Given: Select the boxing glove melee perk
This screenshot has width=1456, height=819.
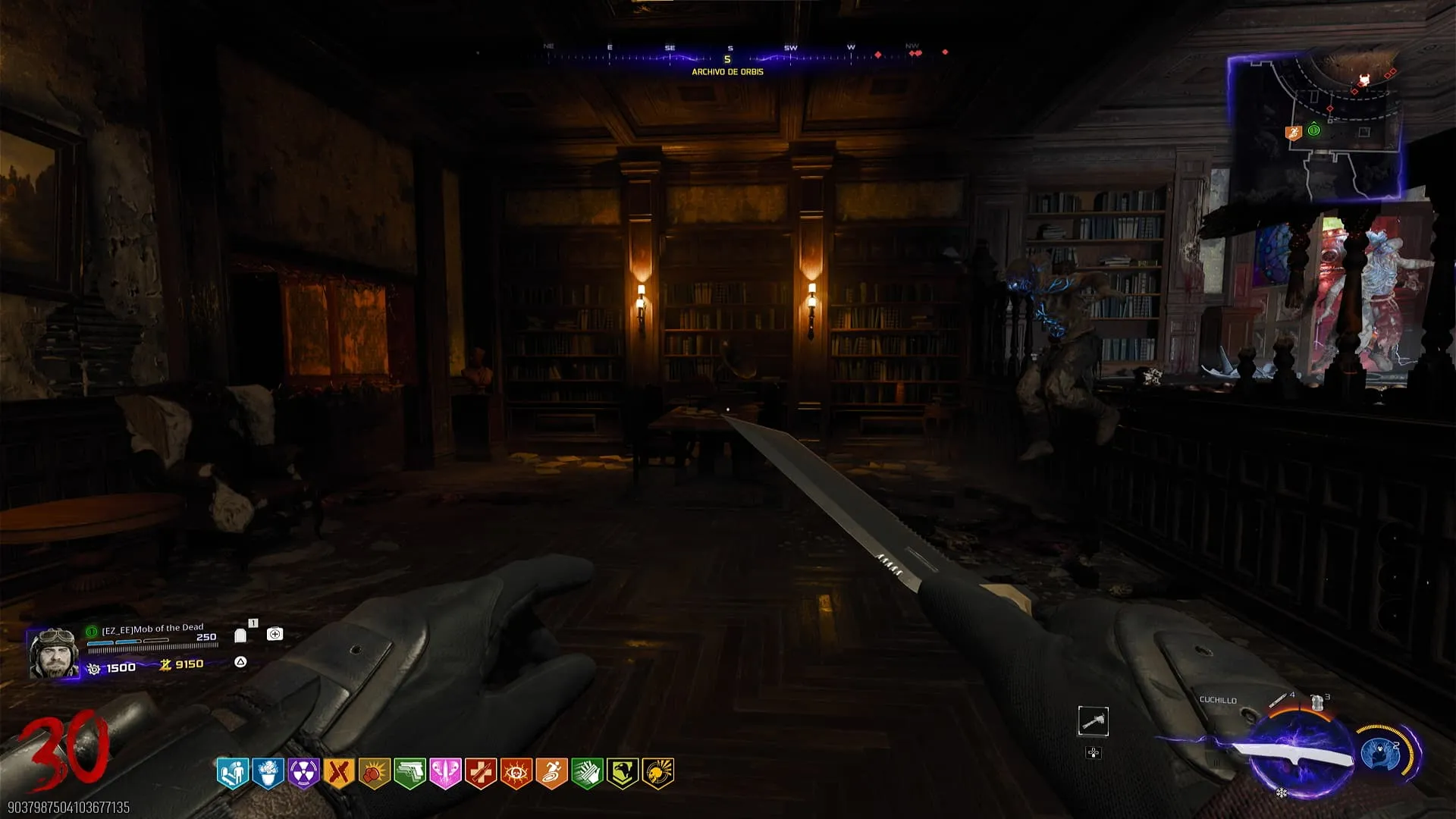Looking at the screenshot, I should tap(375, 773).
